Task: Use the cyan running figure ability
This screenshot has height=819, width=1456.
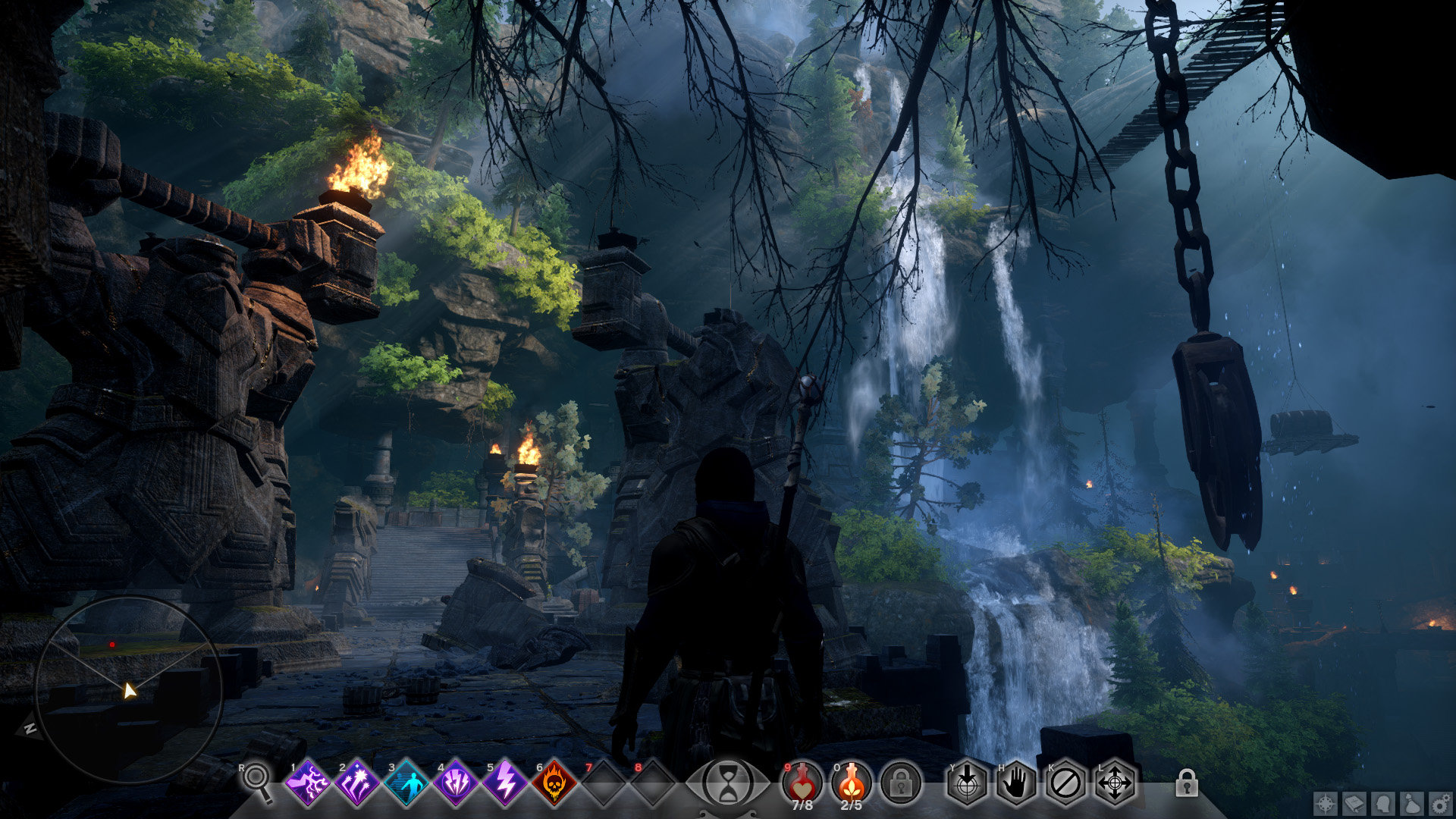Action: click(x=406, y=783)
